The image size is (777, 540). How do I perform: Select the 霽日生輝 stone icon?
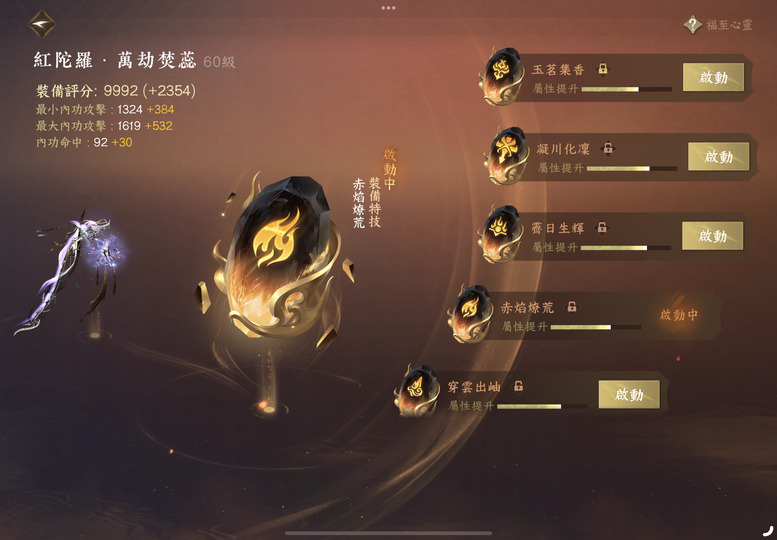(499, 232)
